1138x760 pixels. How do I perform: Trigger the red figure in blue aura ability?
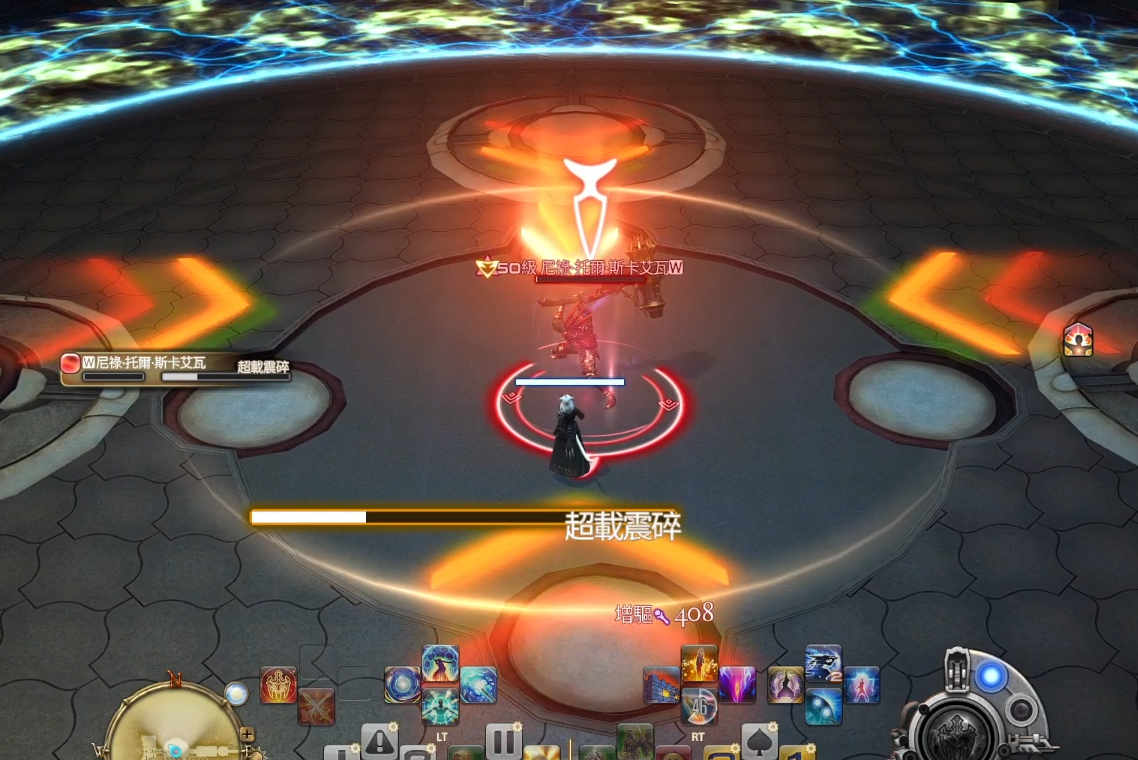(861, 685)
